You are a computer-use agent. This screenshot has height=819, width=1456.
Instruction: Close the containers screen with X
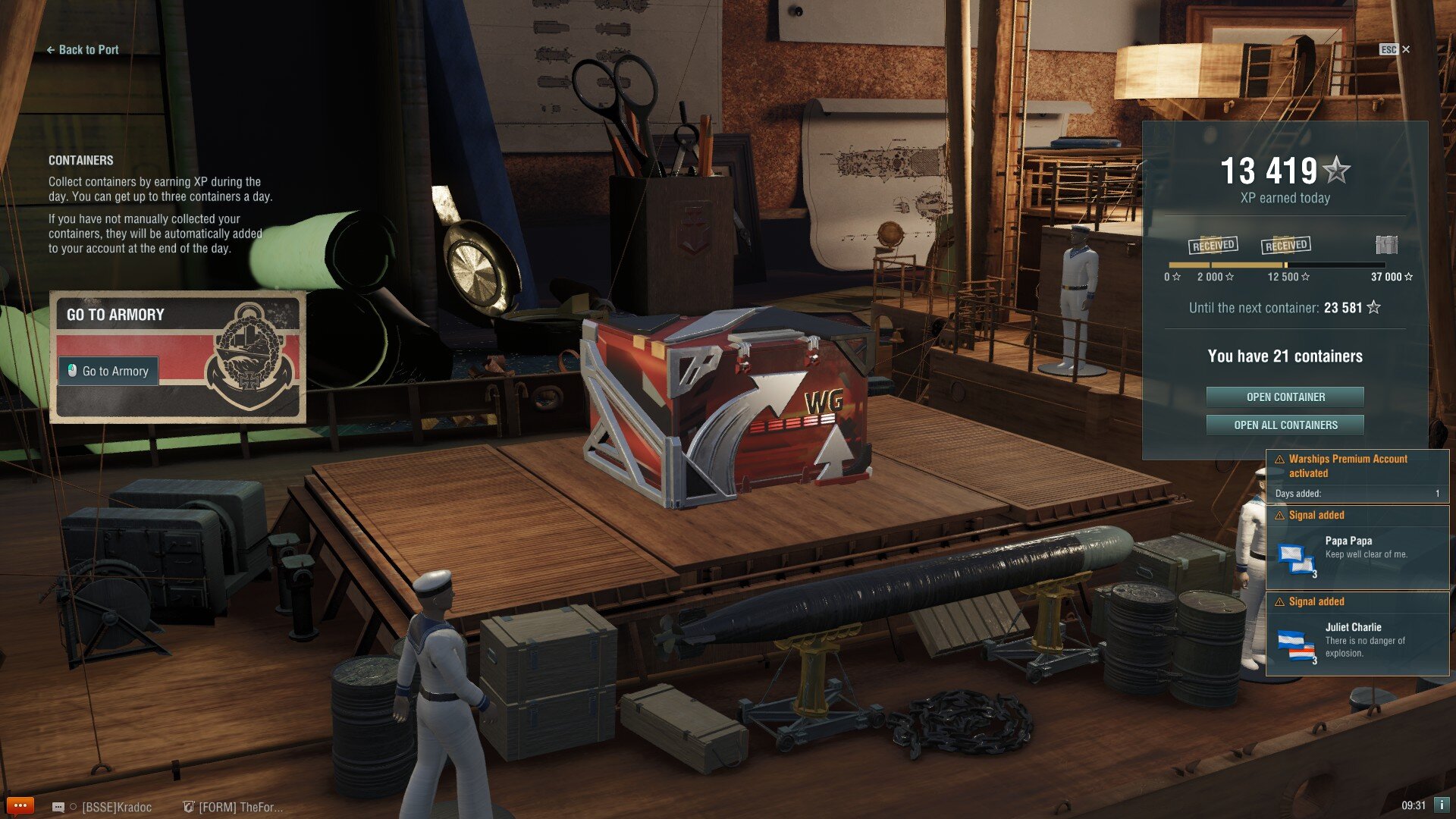click(1406, 49)
